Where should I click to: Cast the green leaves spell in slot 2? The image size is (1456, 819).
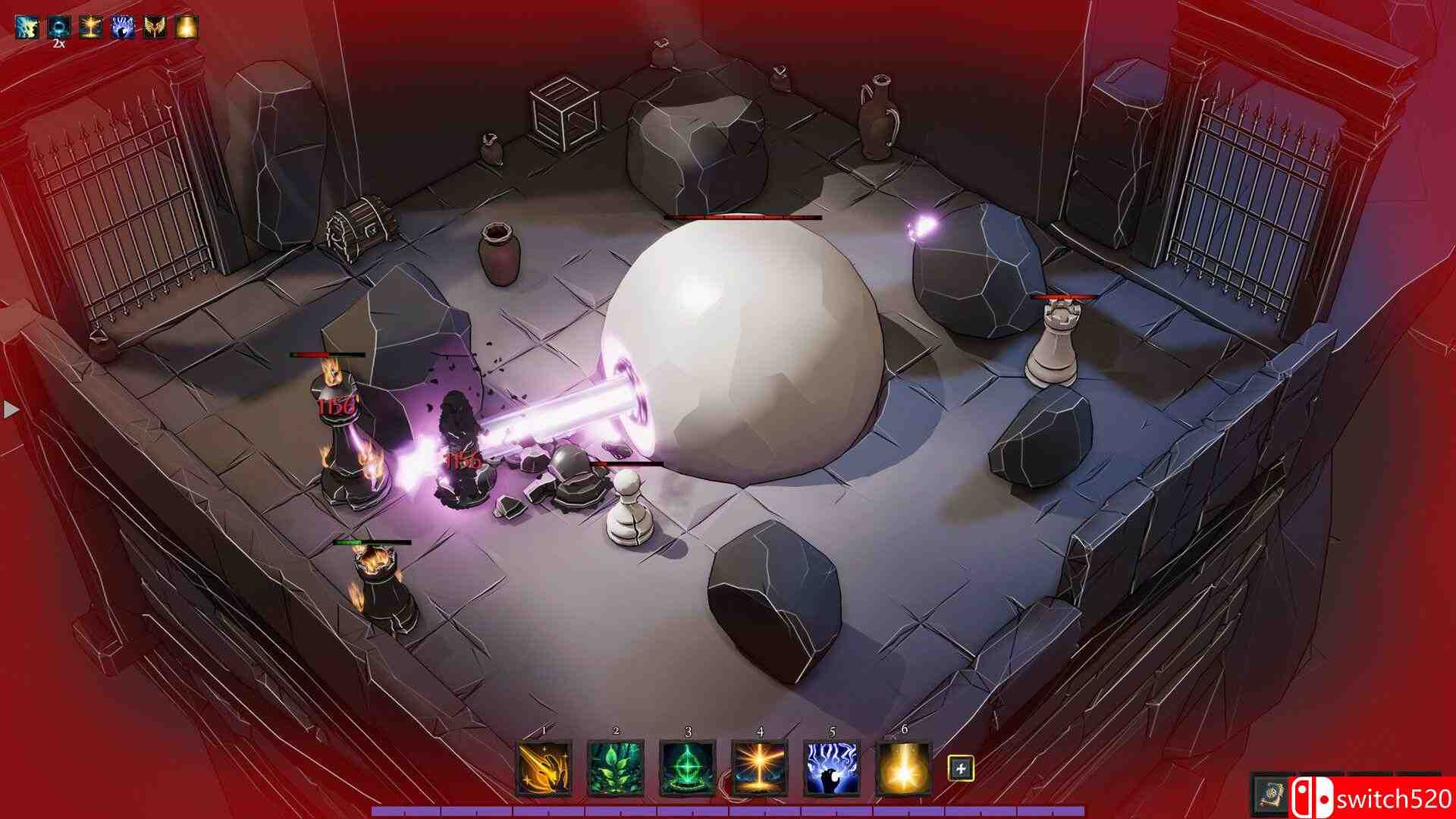616,768
